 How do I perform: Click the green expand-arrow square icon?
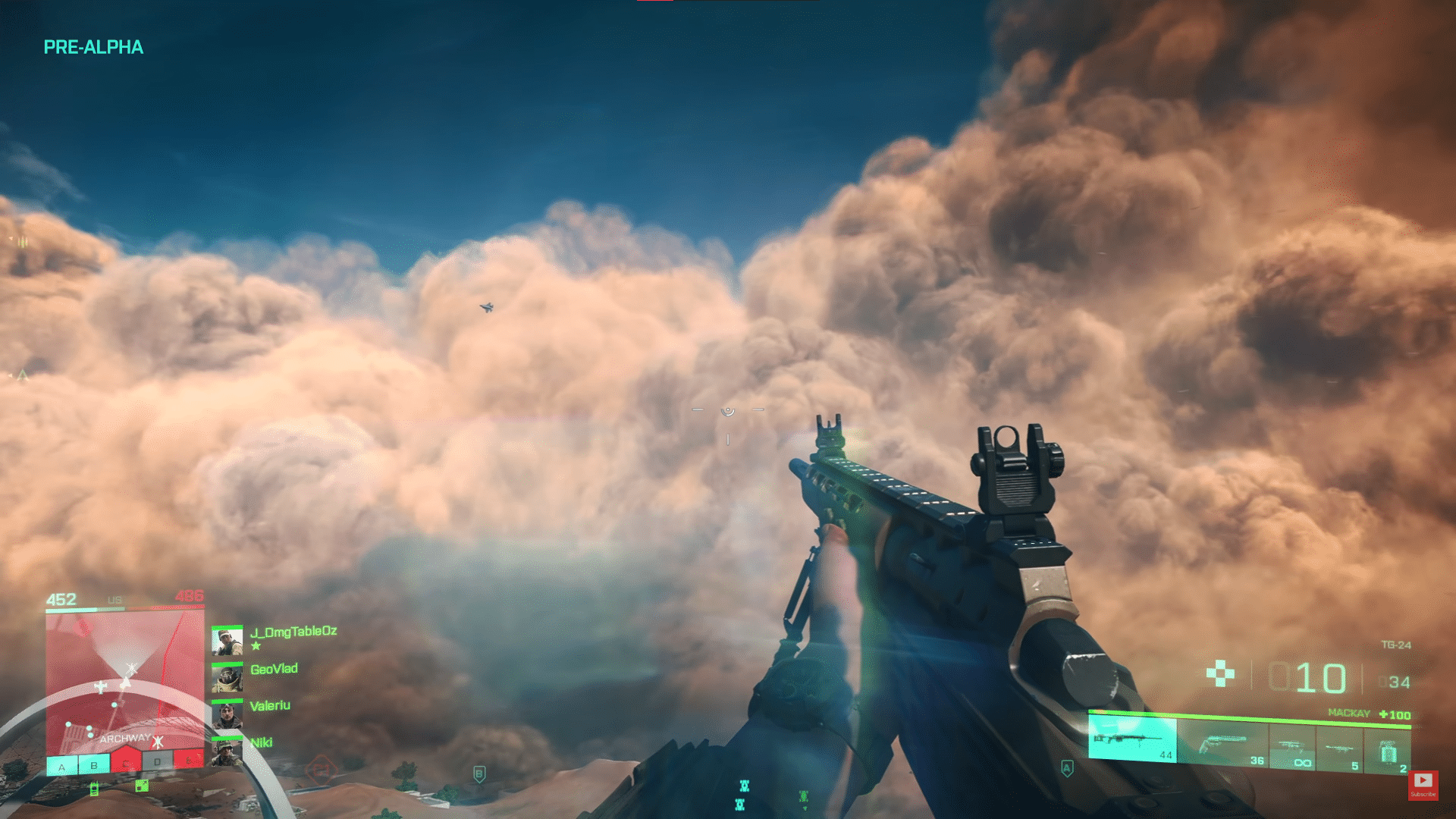point(142,786)
